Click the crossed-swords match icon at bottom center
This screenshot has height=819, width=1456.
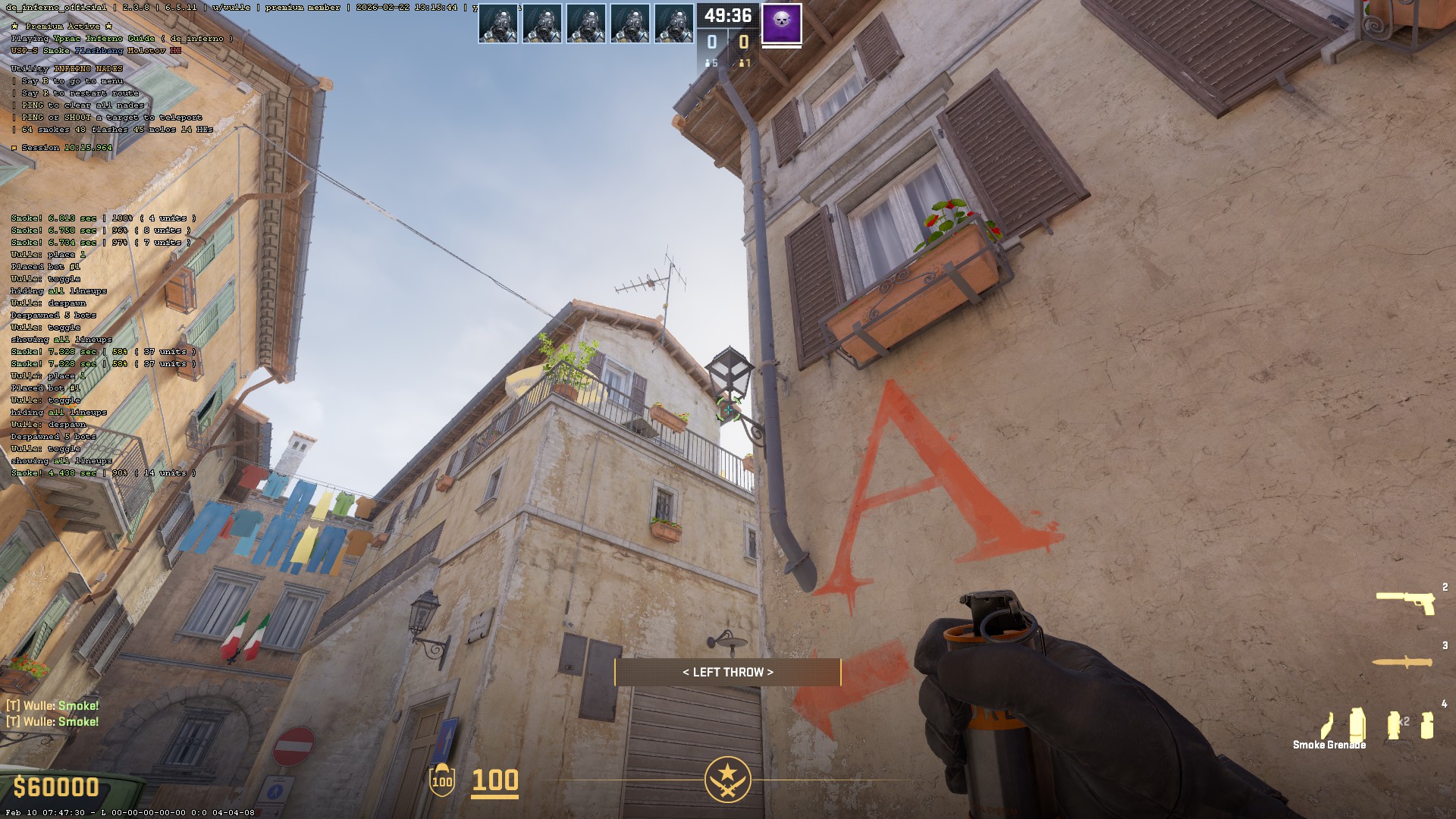coord(728,778)
